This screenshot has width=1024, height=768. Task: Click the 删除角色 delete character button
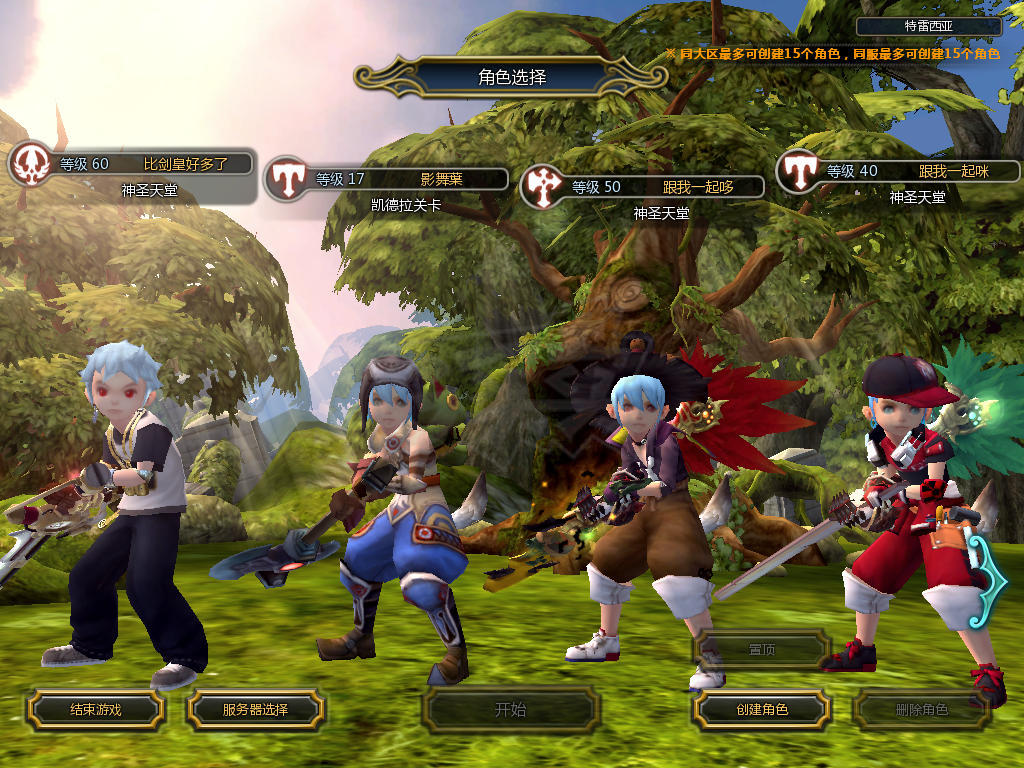pyautogui.click(x=921, y=710)
